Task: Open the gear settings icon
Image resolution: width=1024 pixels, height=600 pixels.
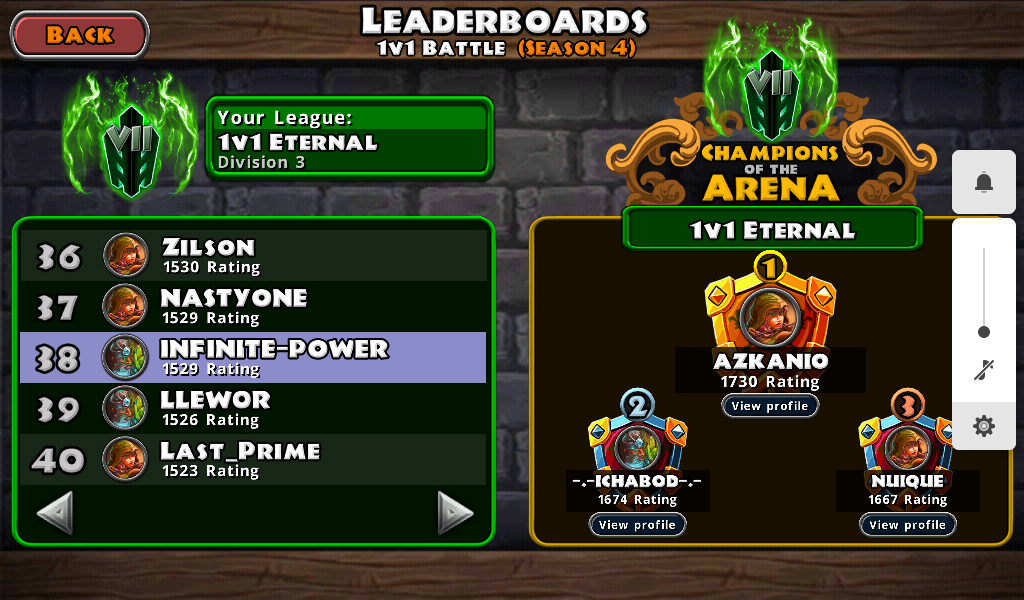Action: pos(984,426)
